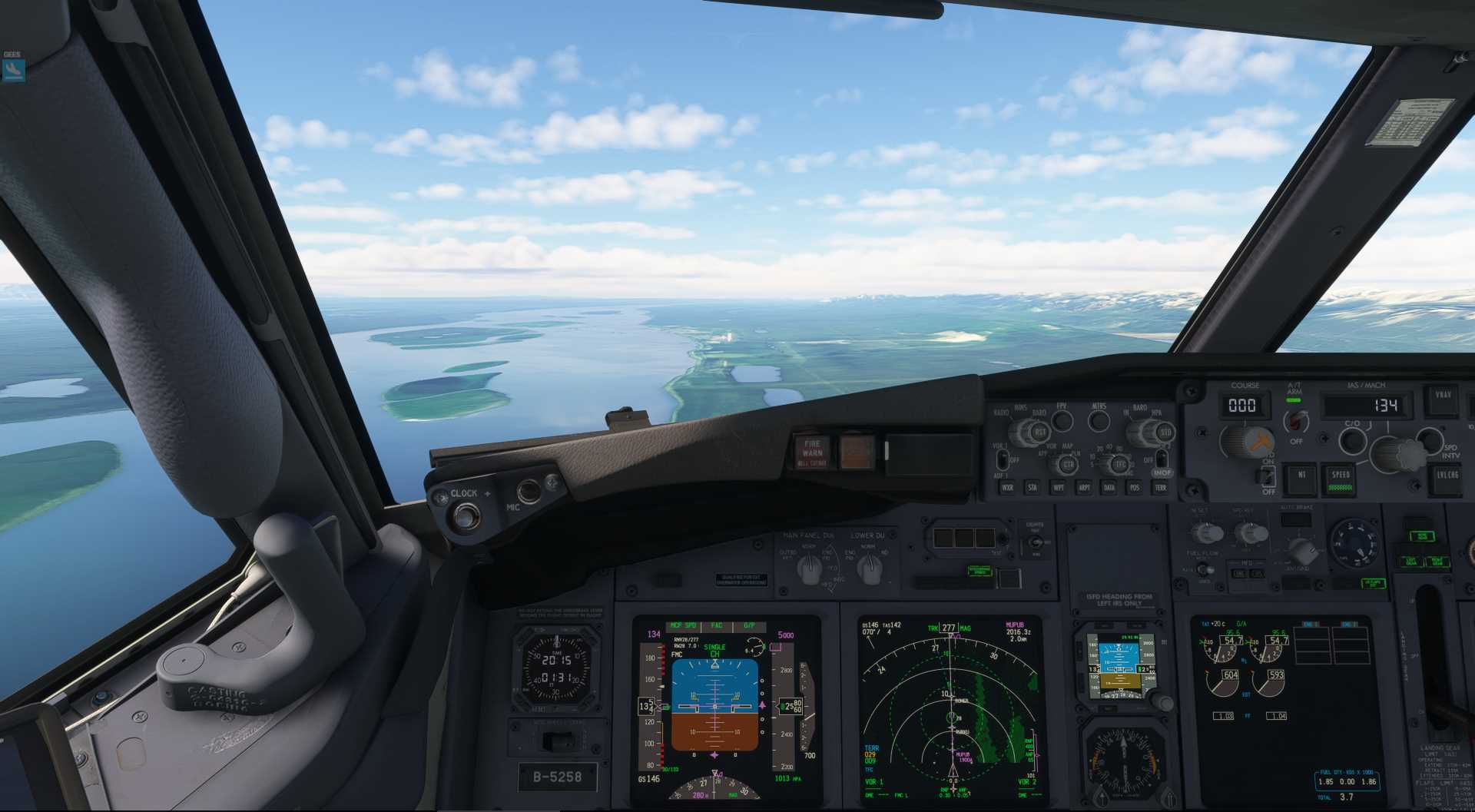The height and width of the screenshot is (812, 1475).
Task: Toggle the WXR weather radar button
Action: [x=1007, y=487]
